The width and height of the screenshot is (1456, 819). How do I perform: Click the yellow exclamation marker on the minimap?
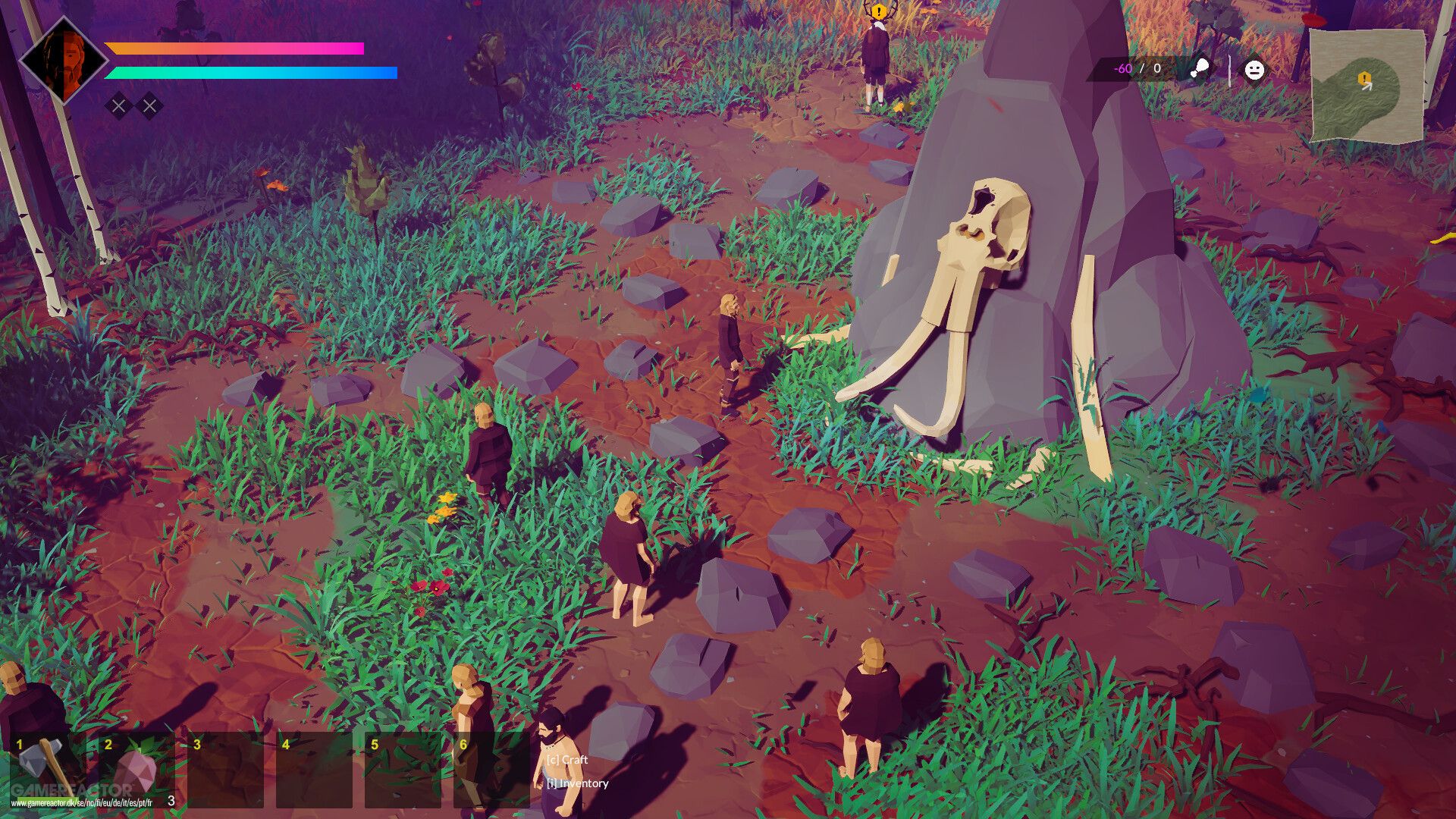tap(1363, 77)
